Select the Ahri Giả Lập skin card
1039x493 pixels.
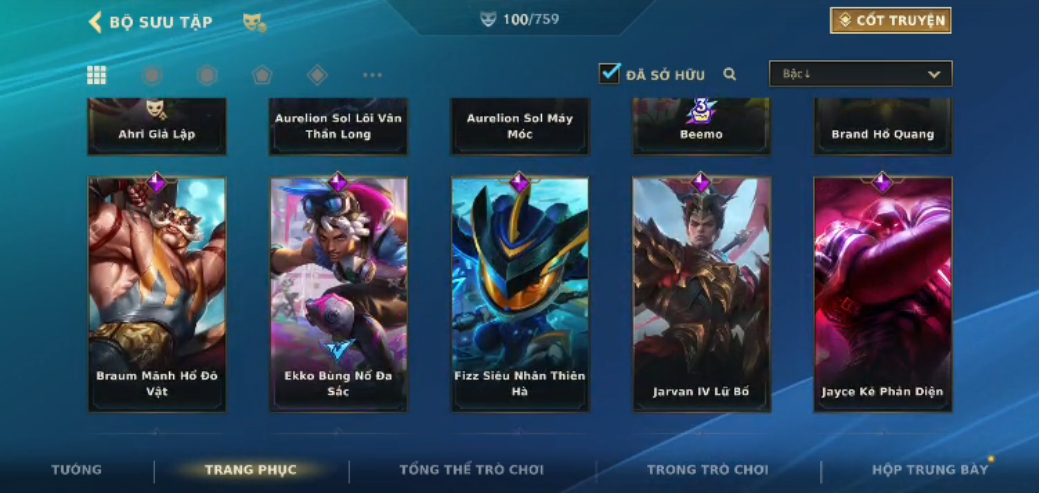point(157,126)
